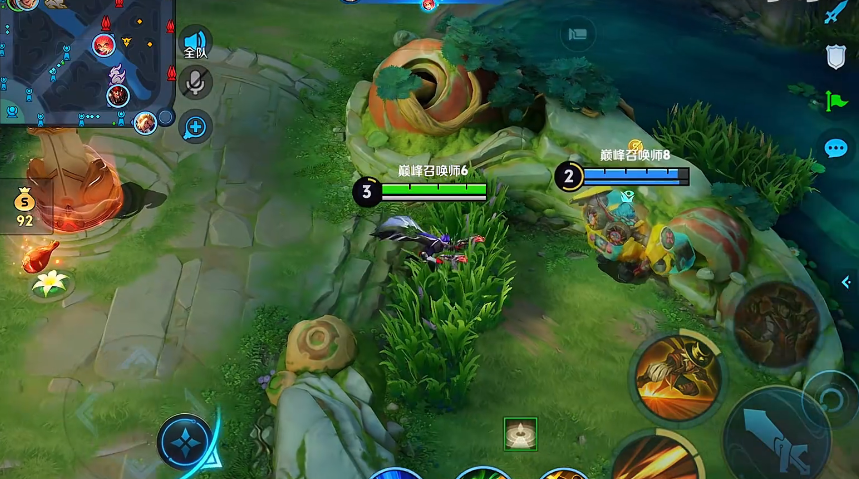Image resolution: width=859 pixels, height=479 pixels.
Task: Toggle the muted microphone button
Action: click(195, 82)
